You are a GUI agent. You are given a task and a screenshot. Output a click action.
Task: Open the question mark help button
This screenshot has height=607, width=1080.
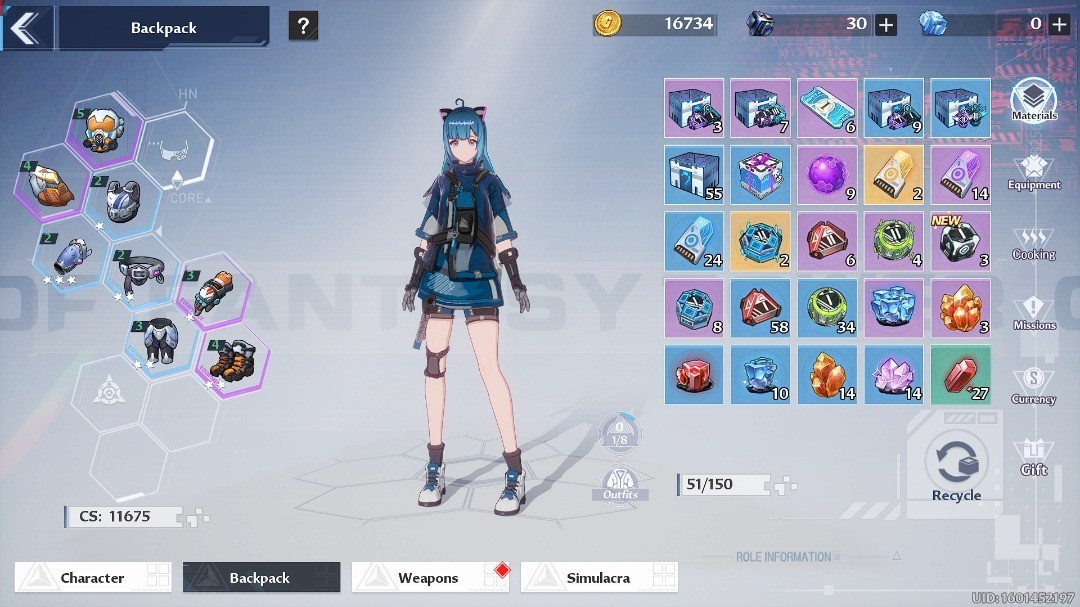click(x=303, y=26)
